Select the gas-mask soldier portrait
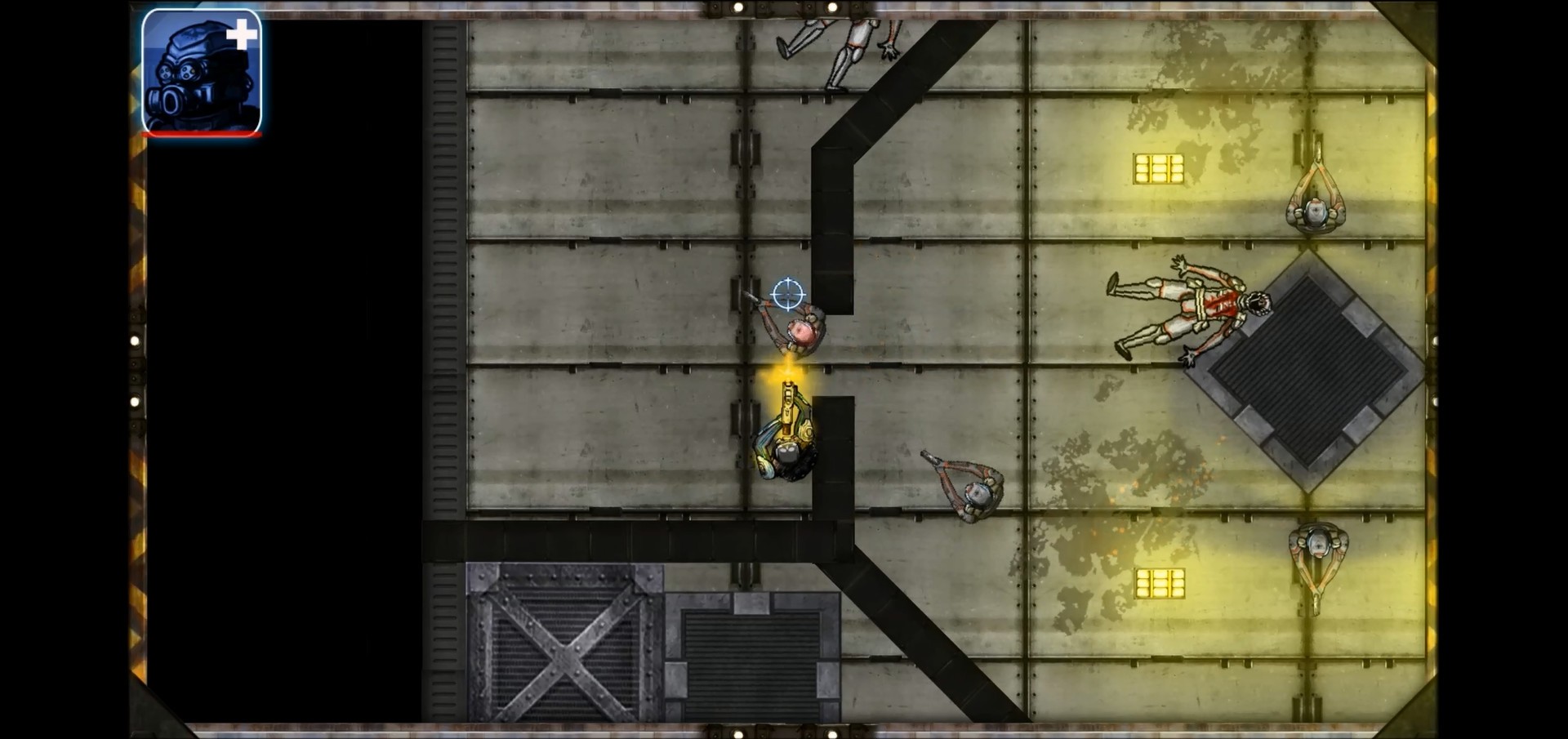This screenshot has height=739, width=1568. click(201, 72)
